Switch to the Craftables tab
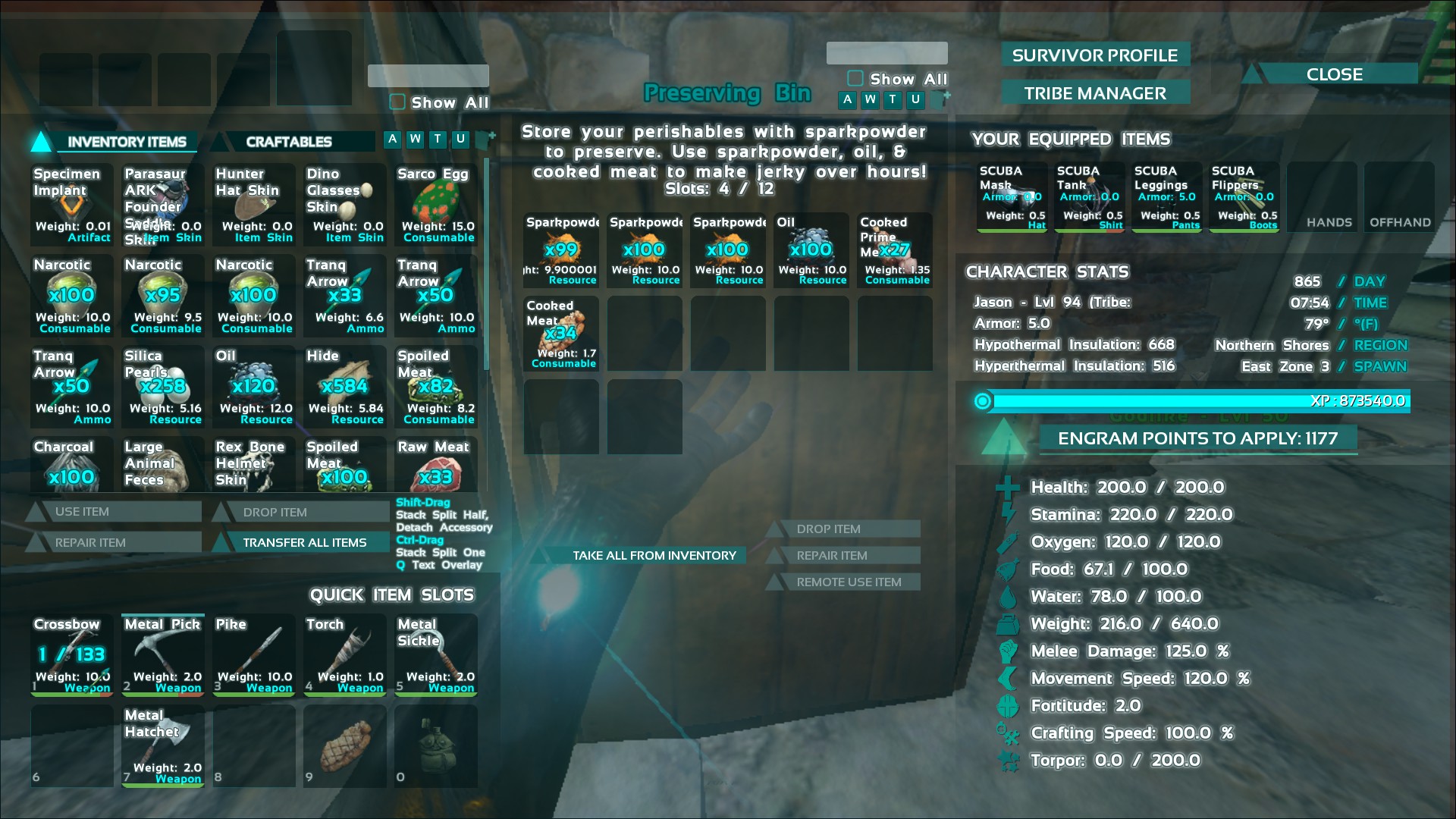 point(289,142)
